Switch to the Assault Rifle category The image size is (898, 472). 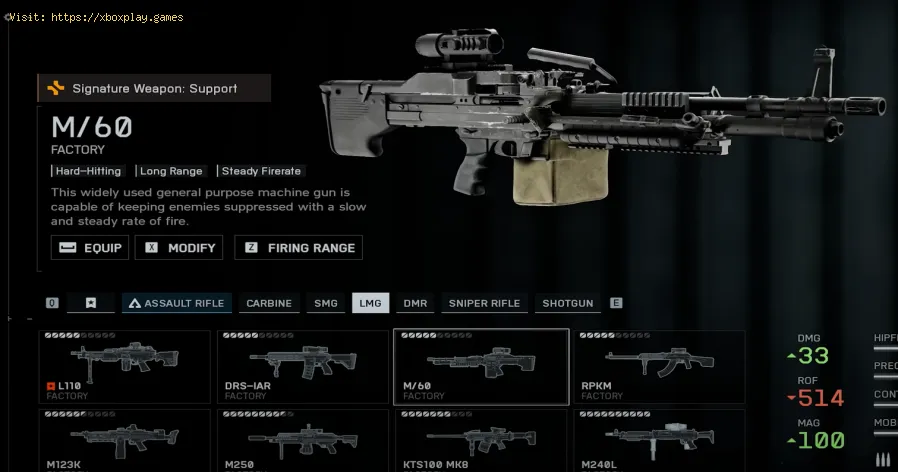177,303
